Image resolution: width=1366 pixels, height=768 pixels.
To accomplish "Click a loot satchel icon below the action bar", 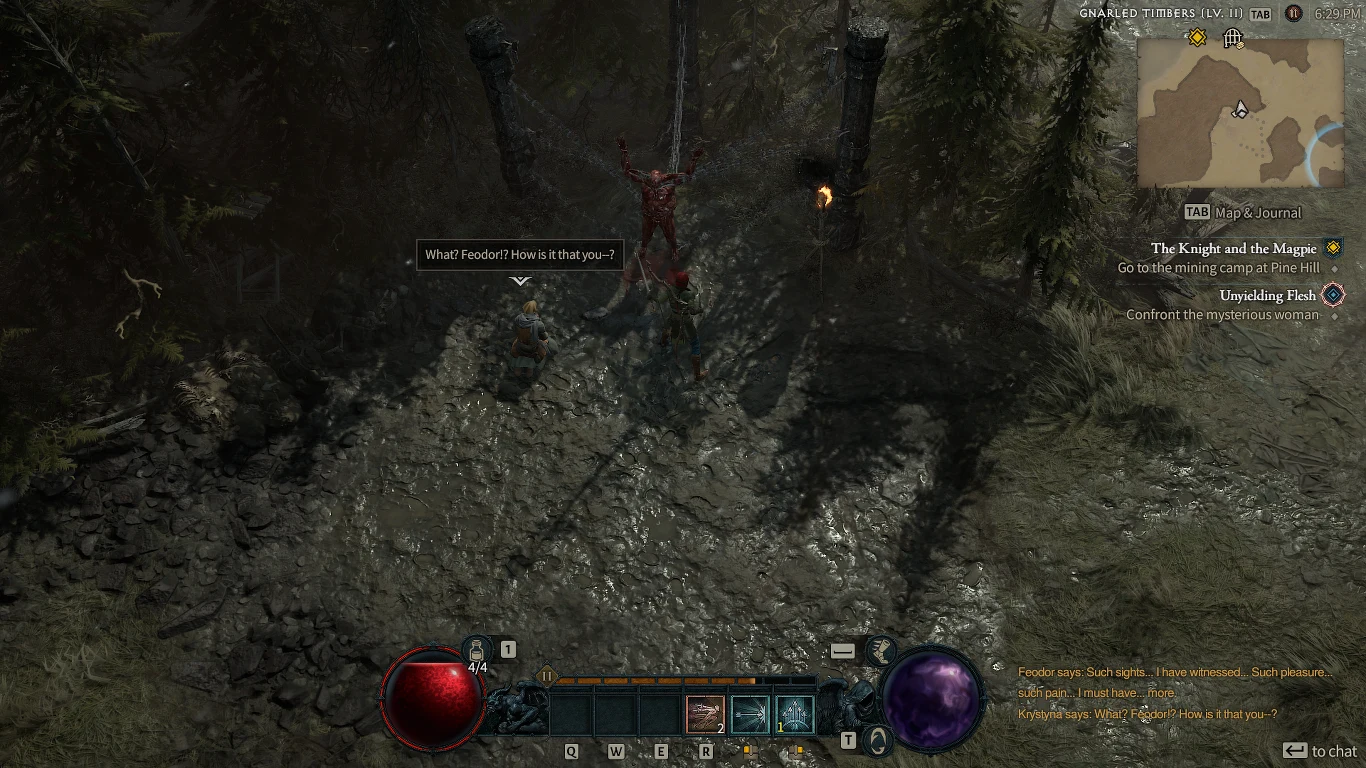I will point(751,751).
